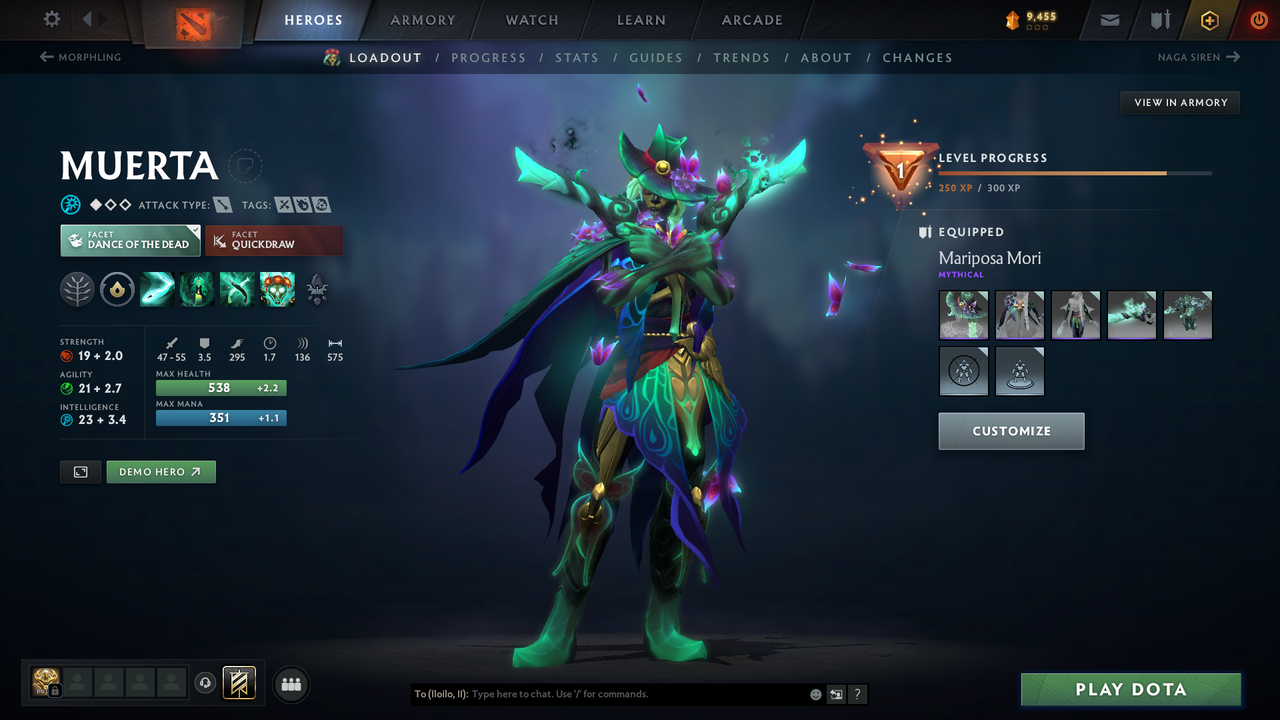1280x720 pixels.
Task: Click VIEW IN ARMORY
Action: (1179, 102)
